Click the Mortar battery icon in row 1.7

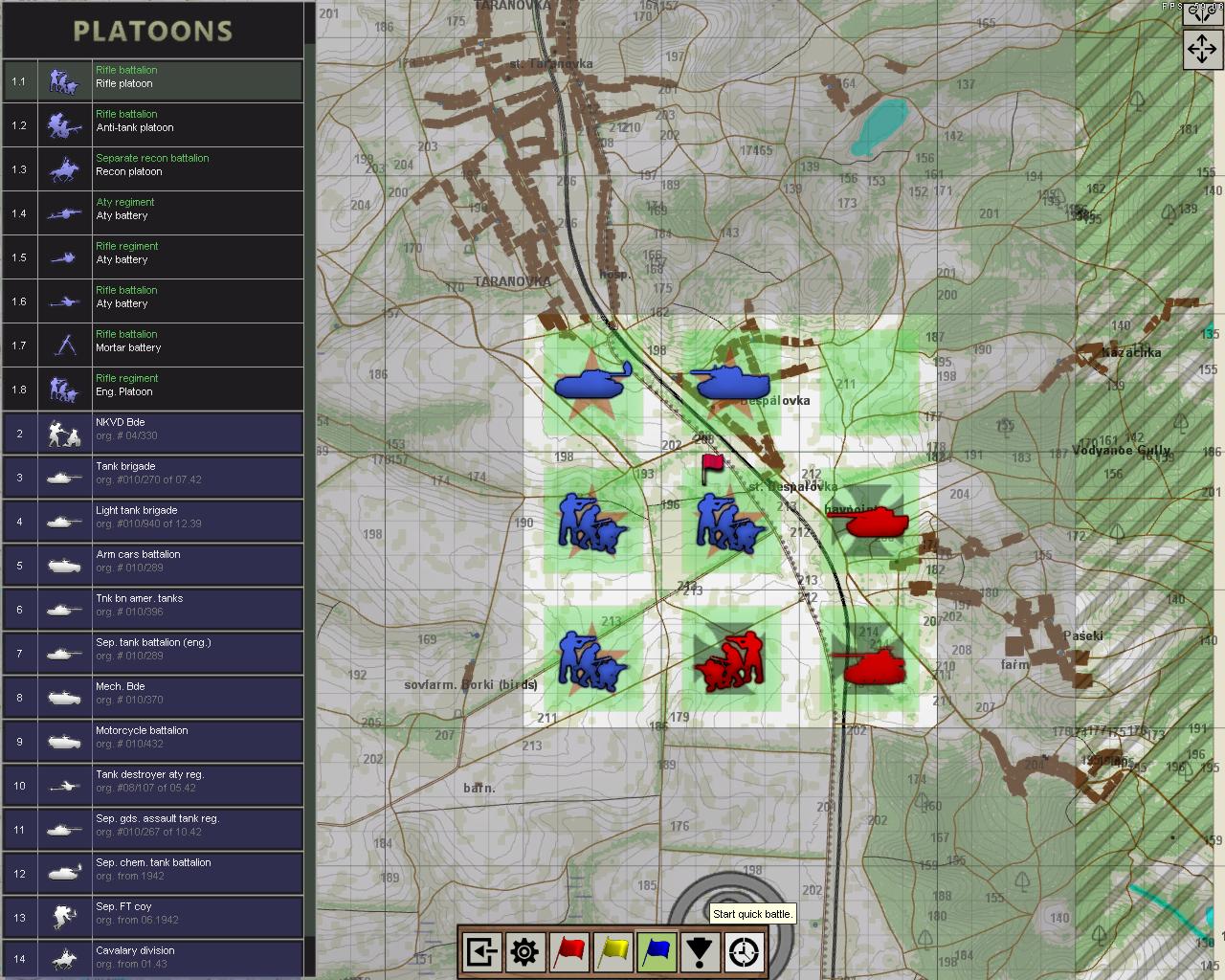pyautogui.click(x=63, y=345)
